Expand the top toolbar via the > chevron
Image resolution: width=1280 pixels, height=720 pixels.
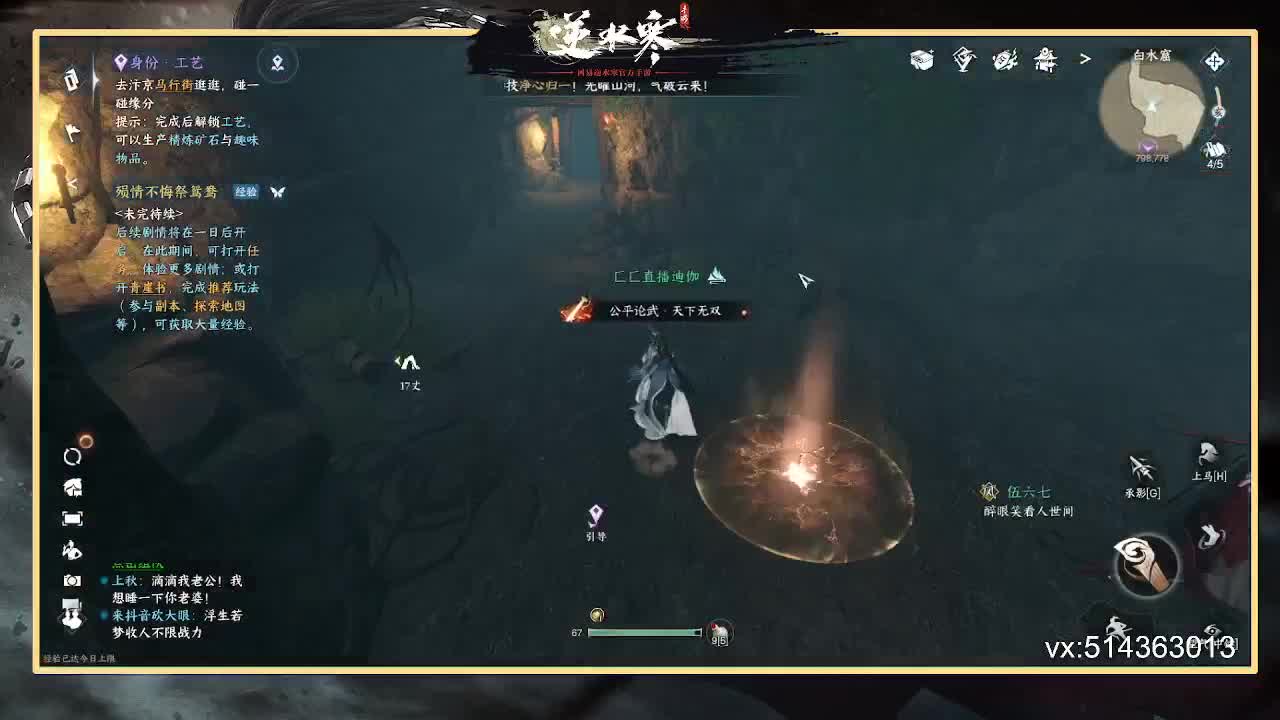1086,59
